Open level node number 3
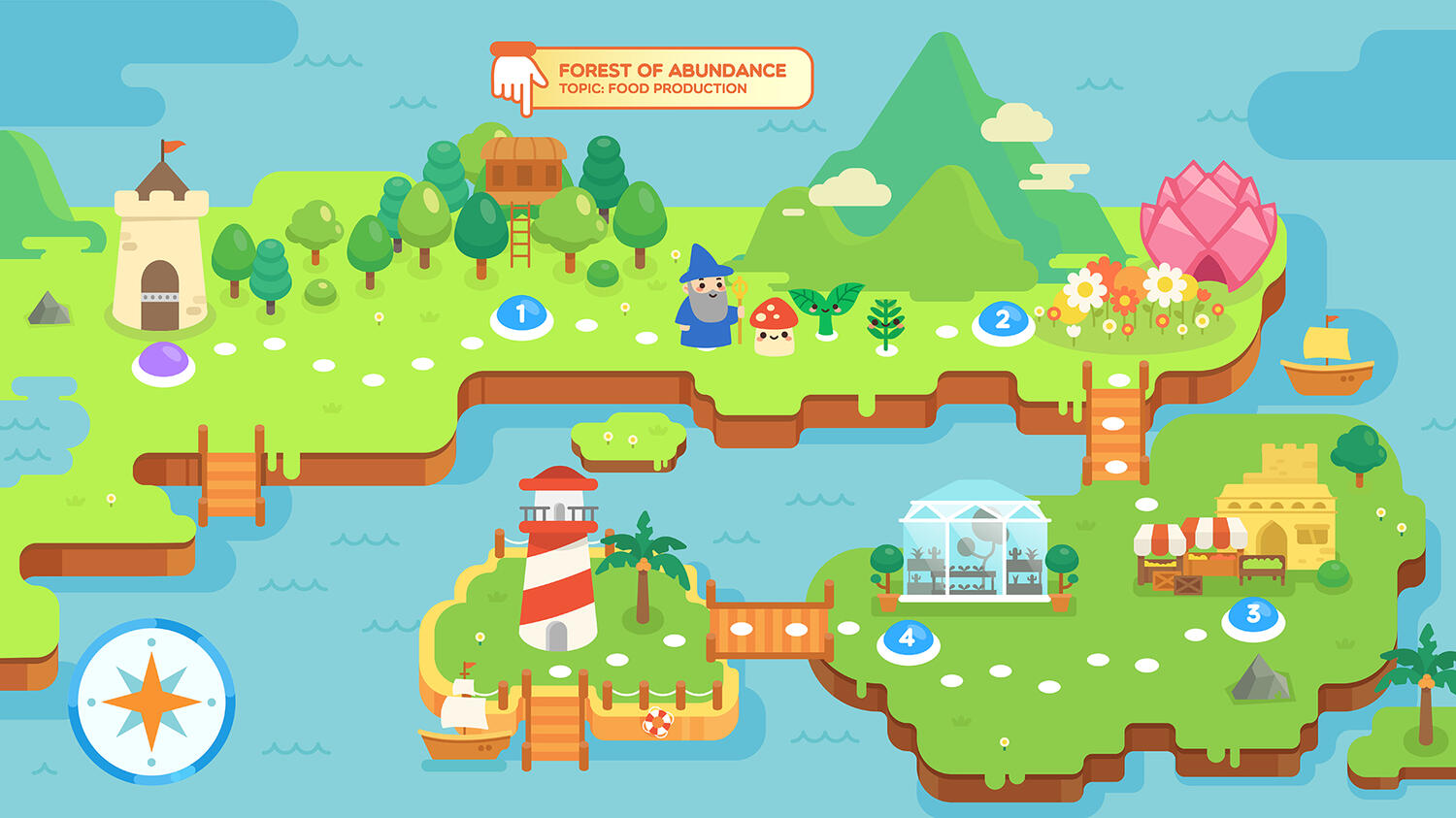This screenshot has height=818, width=1456. 1253,615
